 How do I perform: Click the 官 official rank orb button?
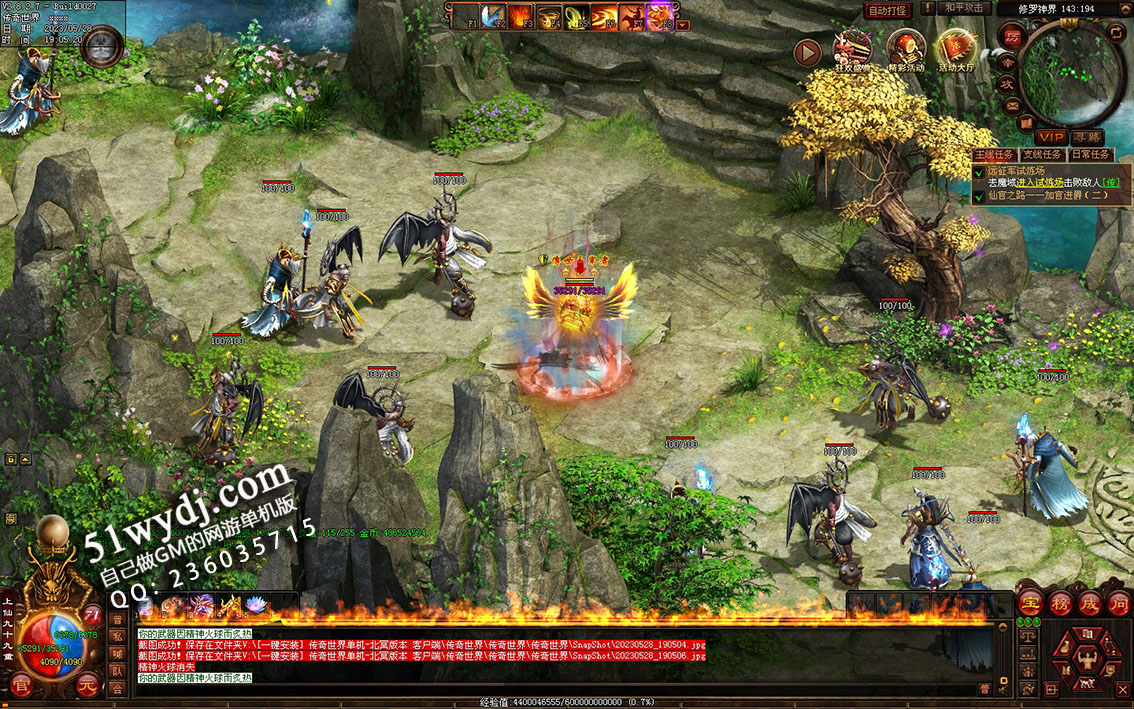coord(22,686)
